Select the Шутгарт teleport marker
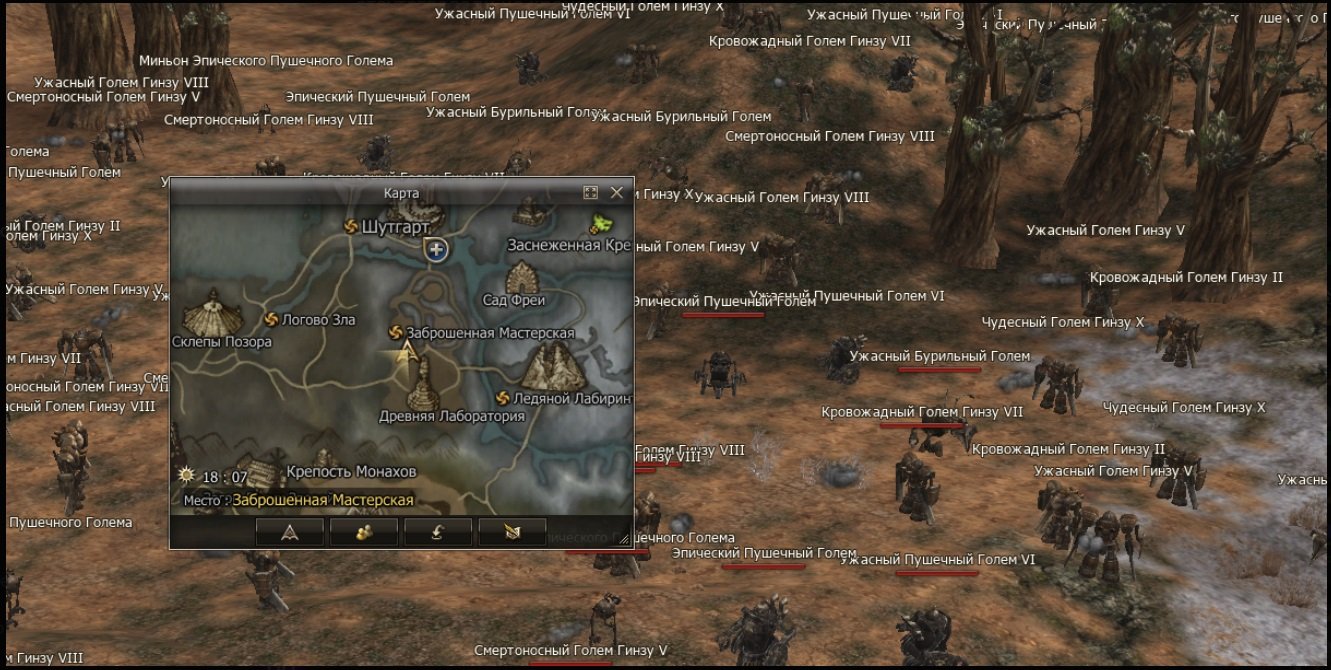This screenshot has width=1331, height=670. [351, 227]
